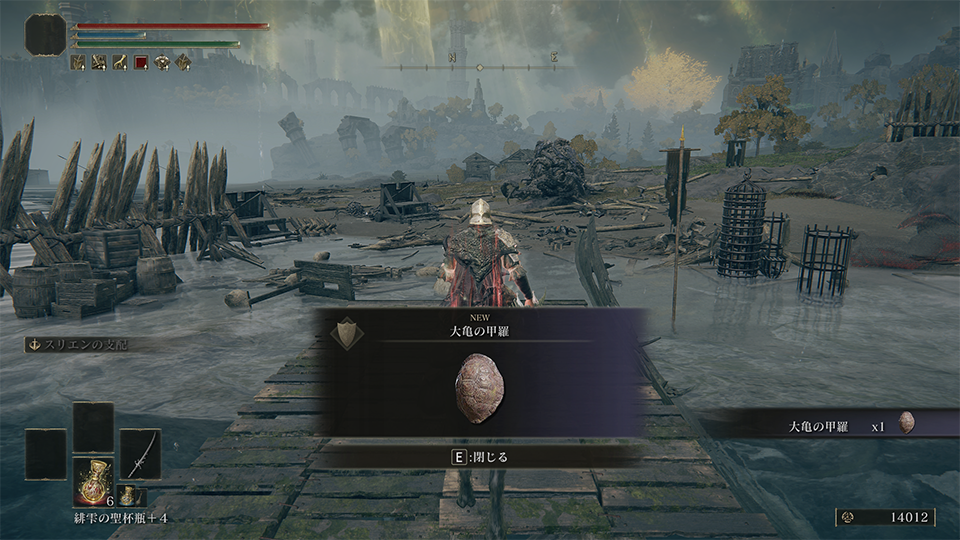
Task: Click the compass bar at top center
Action: 478,67
